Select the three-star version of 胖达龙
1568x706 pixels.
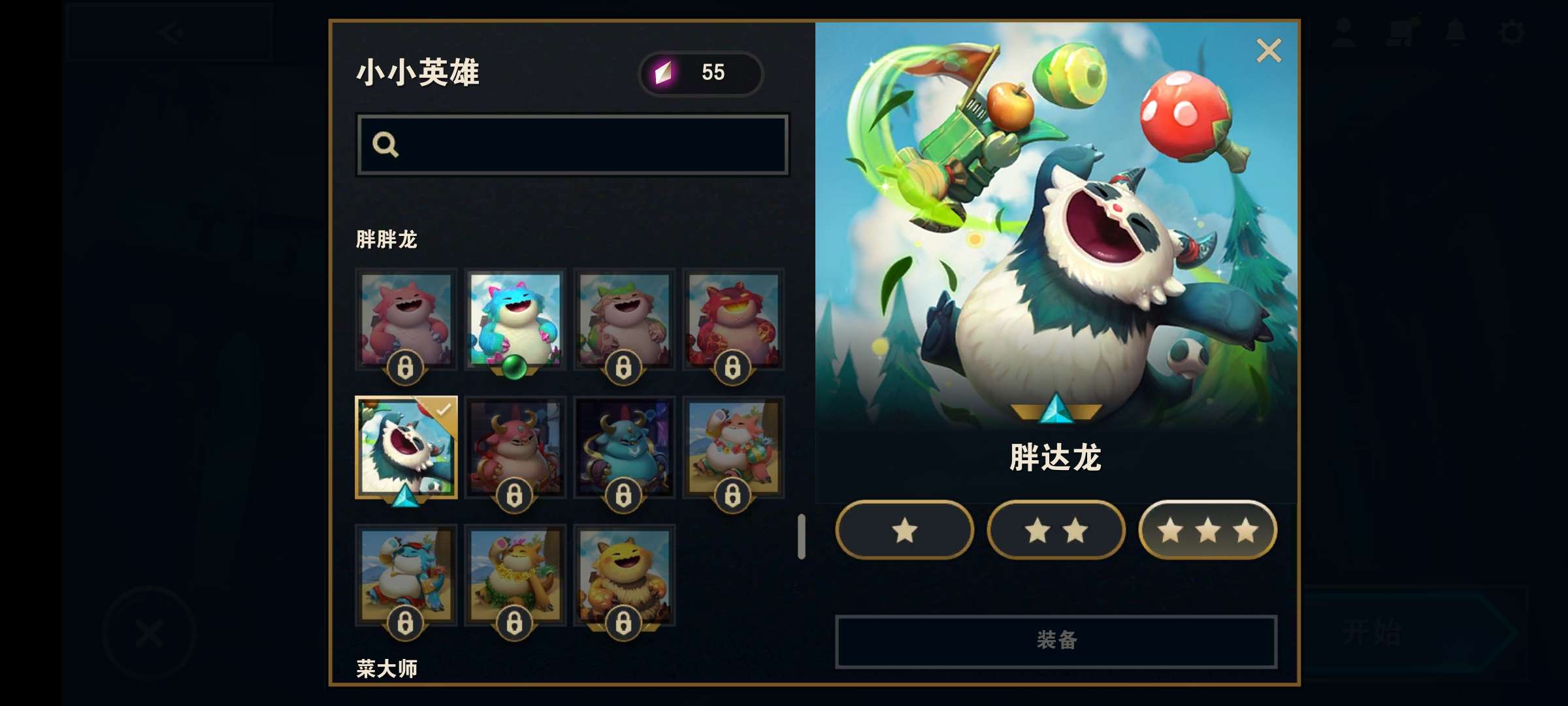tap(1207, 531)
